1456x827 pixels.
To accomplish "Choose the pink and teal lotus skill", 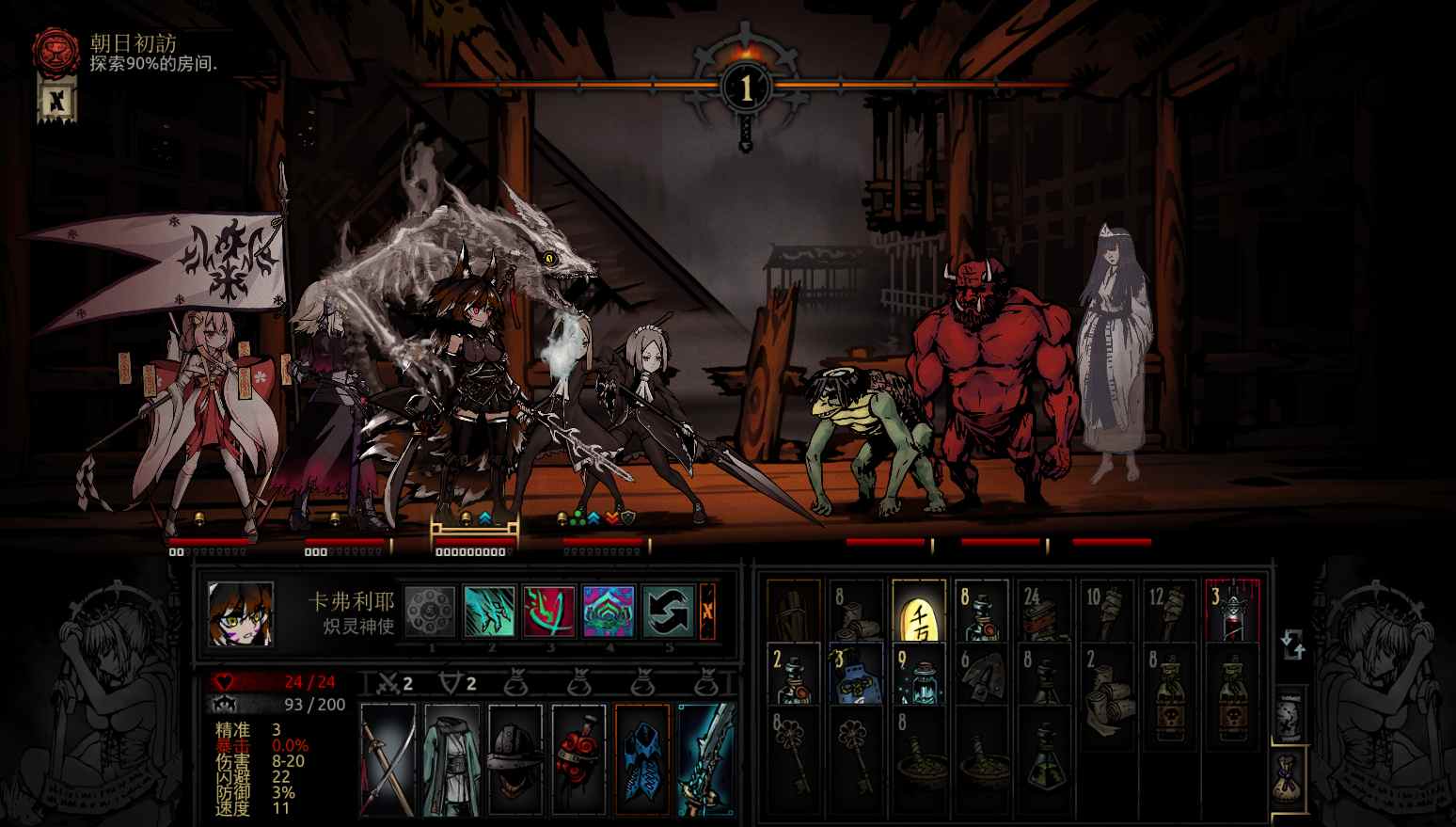I will tap(608, 611).
